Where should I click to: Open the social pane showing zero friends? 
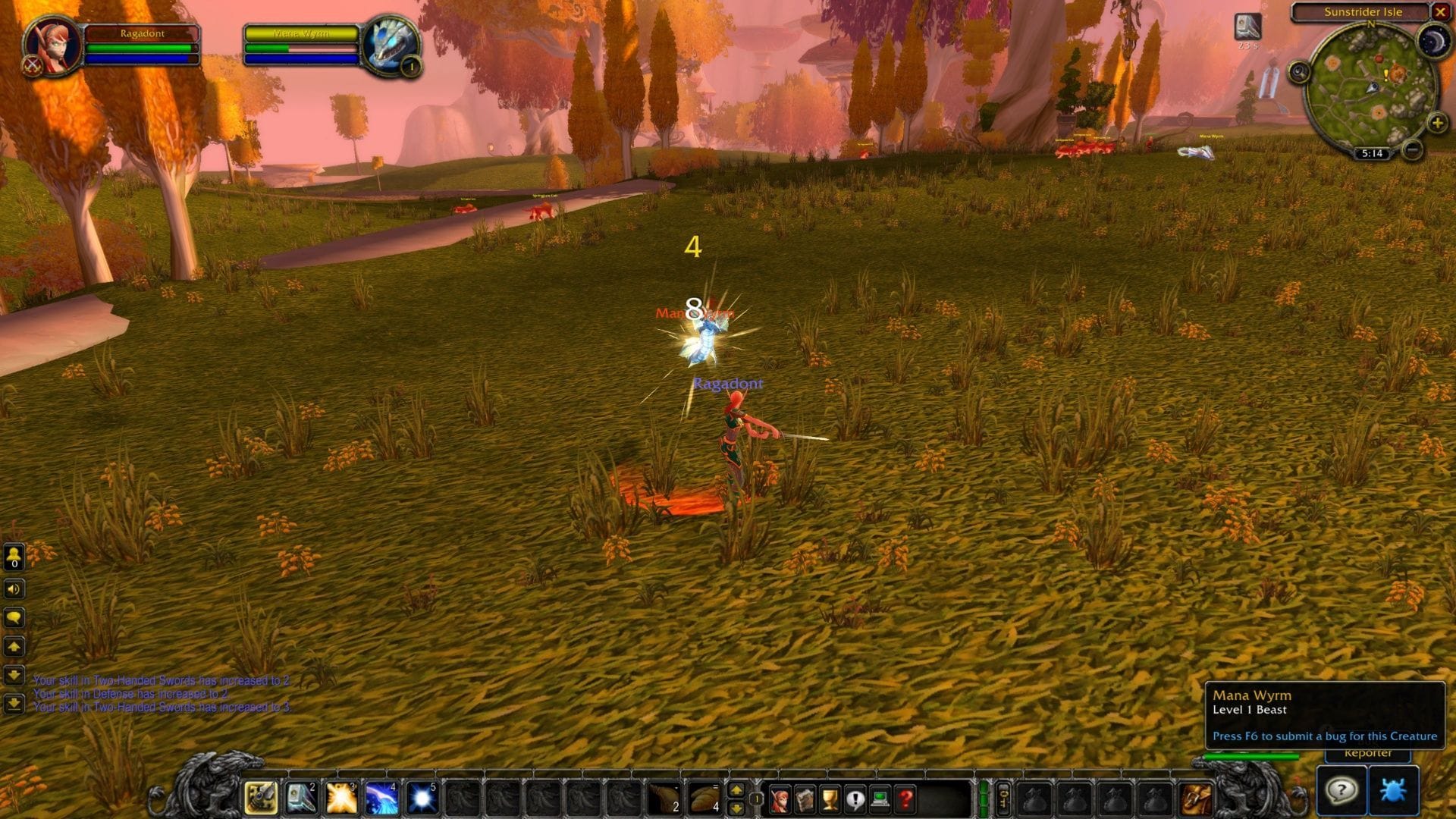click(13, 557)
